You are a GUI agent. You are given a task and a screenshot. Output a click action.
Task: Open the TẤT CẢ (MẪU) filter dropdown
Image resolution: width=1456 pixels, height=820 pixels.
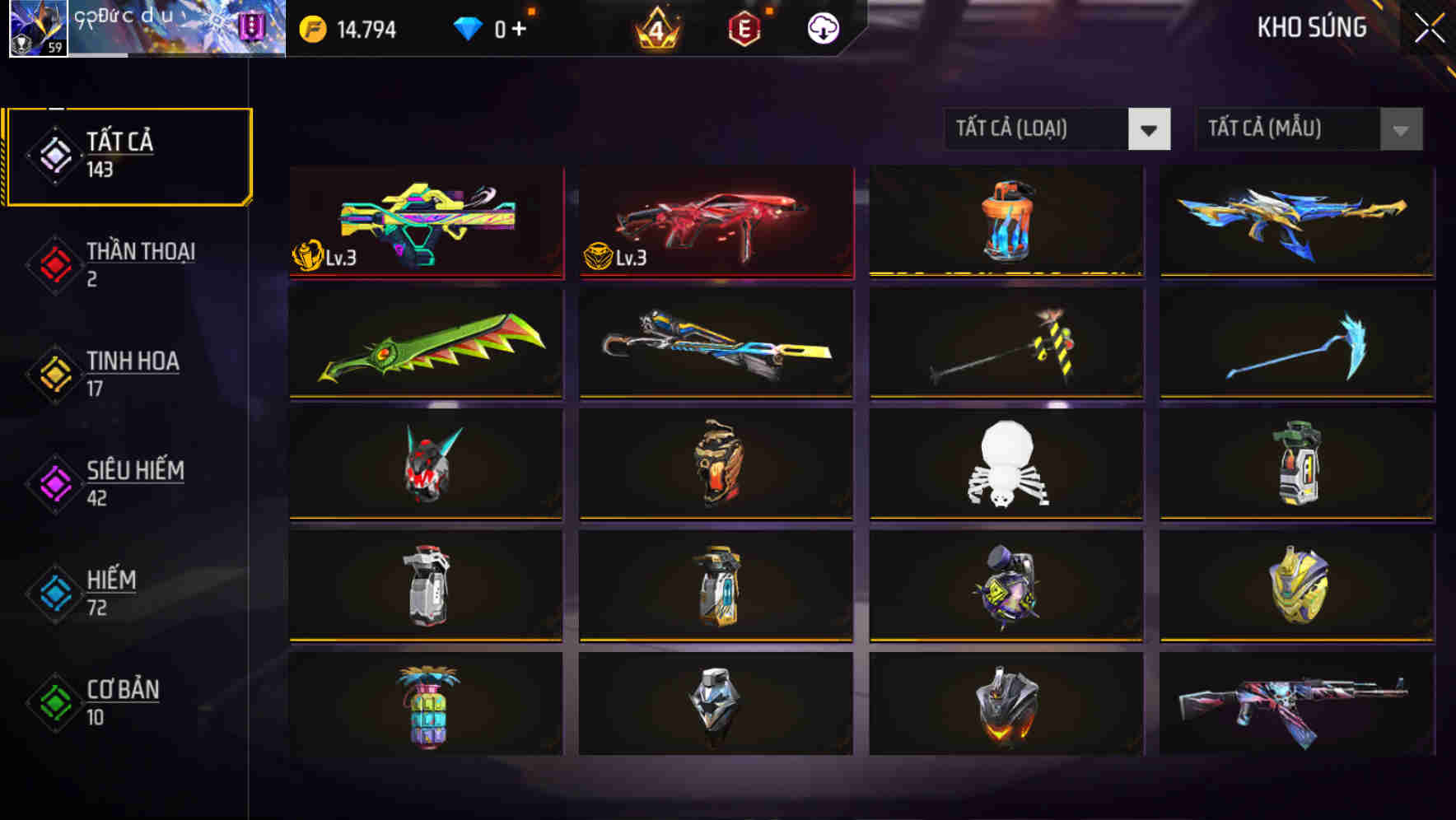pyautogui.click(x=1309, y=129)
